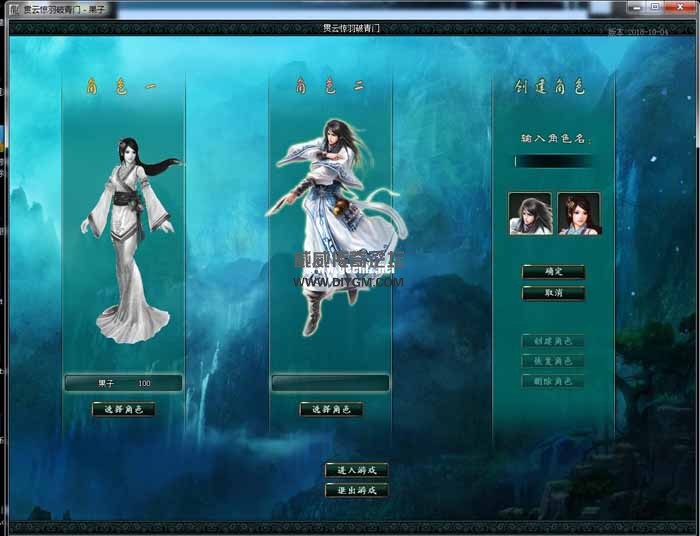Confirm character creation with 确定
700x536 pixels.
pos(553,272)
